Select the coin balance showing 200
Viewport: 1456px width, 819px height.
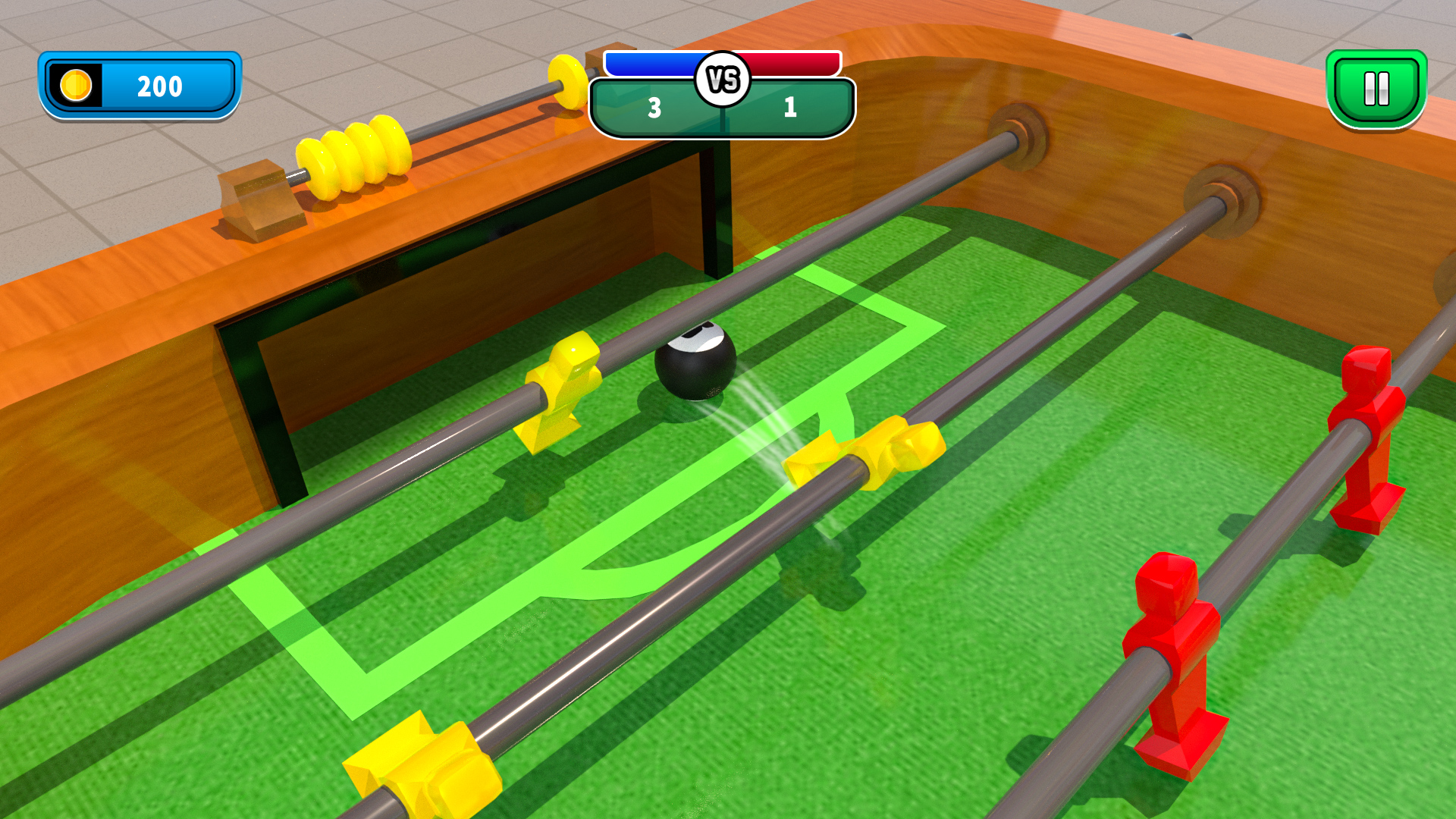158,86
